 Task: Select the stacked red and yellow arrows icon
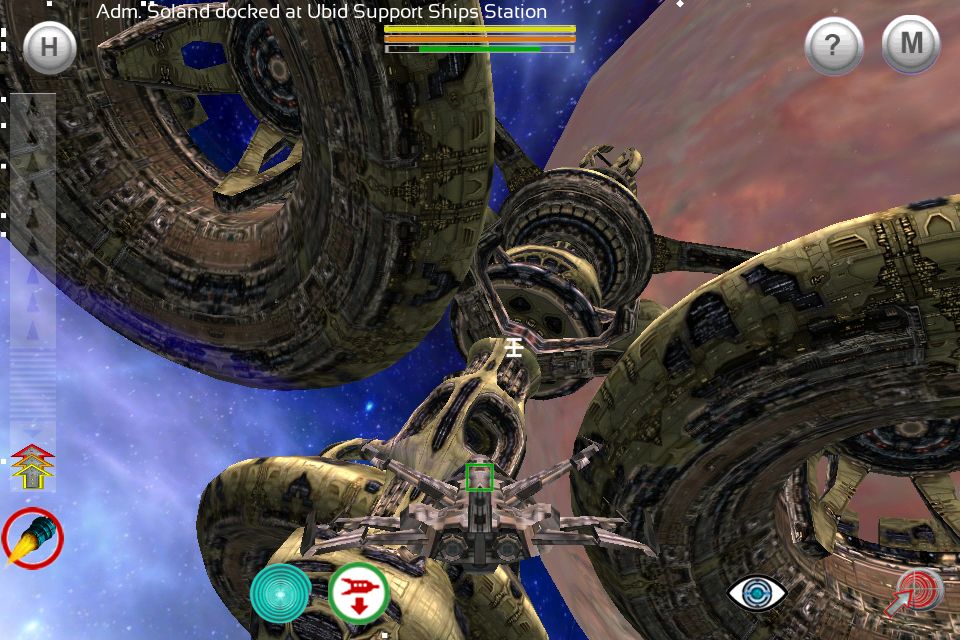coord(32,467)
